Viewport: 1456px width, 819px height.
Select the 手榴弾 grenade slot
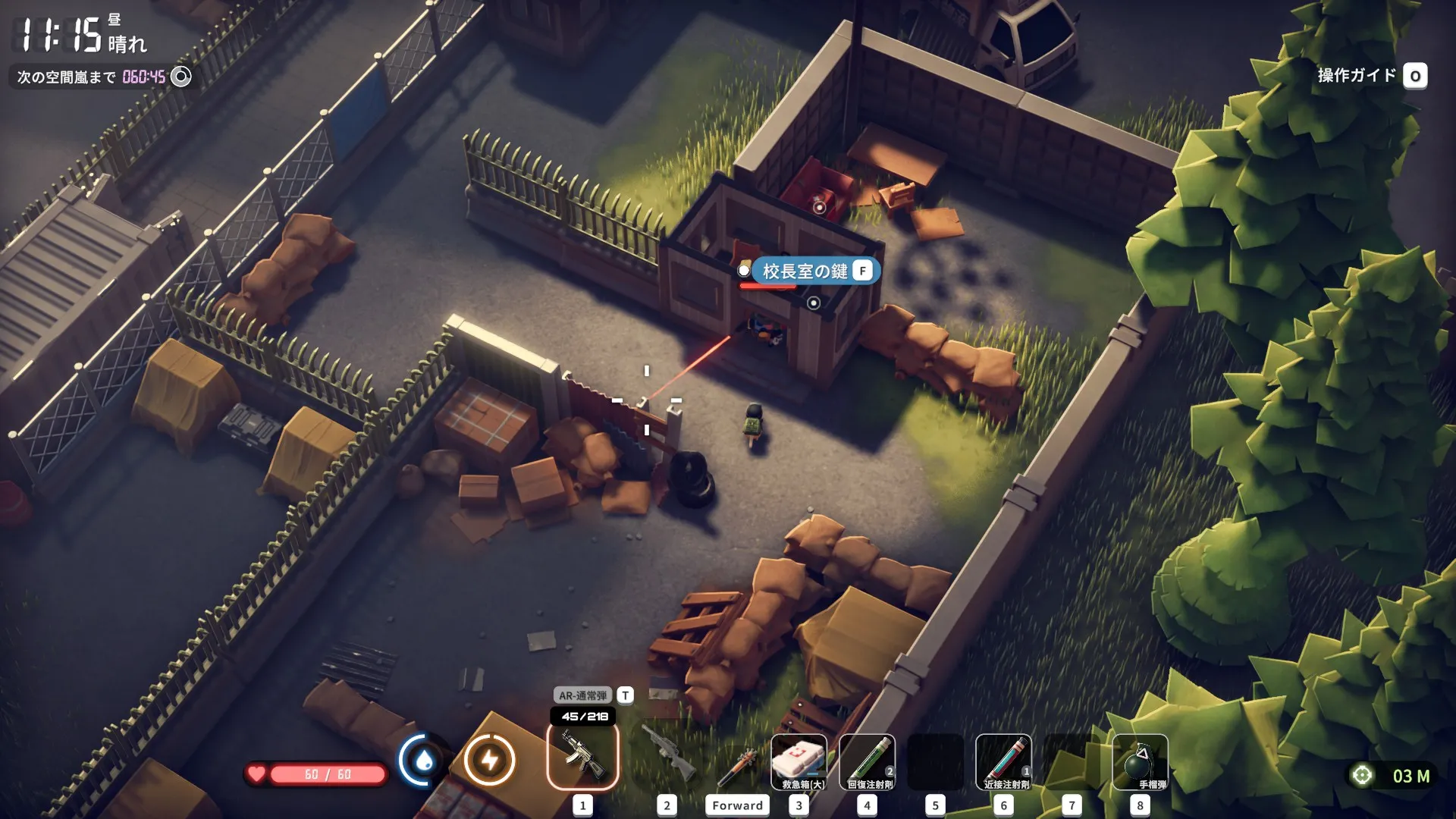click(1140, 761)
